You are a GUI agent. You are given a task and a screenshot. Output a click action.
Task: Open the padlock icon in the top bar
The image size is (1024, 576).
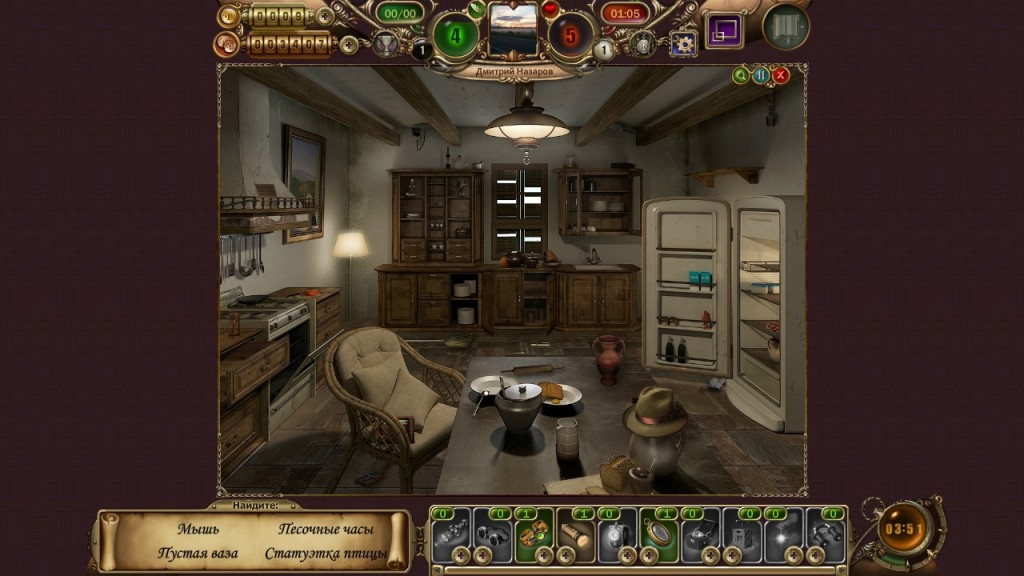click(x=643, y=43)
